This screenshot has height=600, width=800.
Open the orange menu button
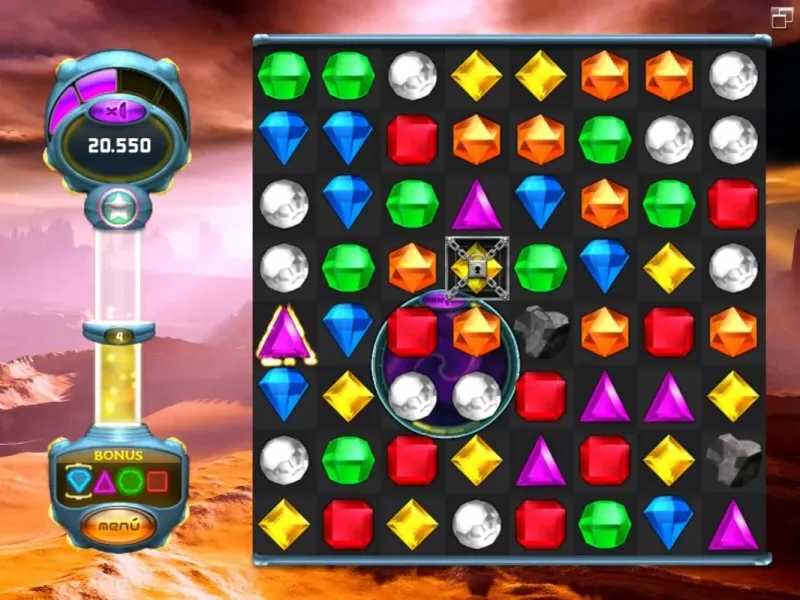119,524
